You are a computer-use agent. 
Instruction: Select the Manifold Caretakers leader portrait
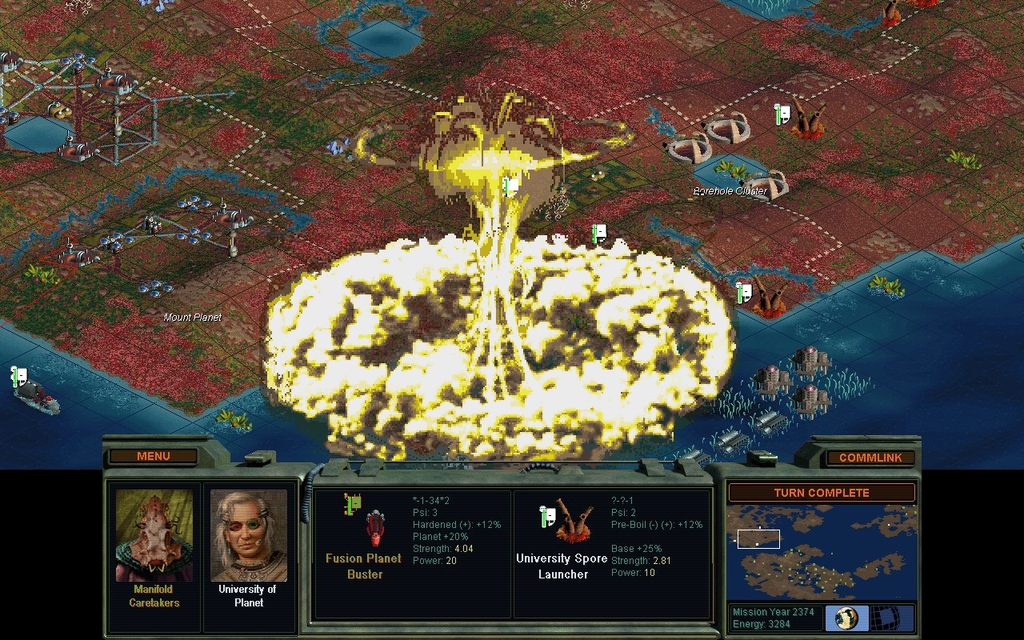point(153,535)
